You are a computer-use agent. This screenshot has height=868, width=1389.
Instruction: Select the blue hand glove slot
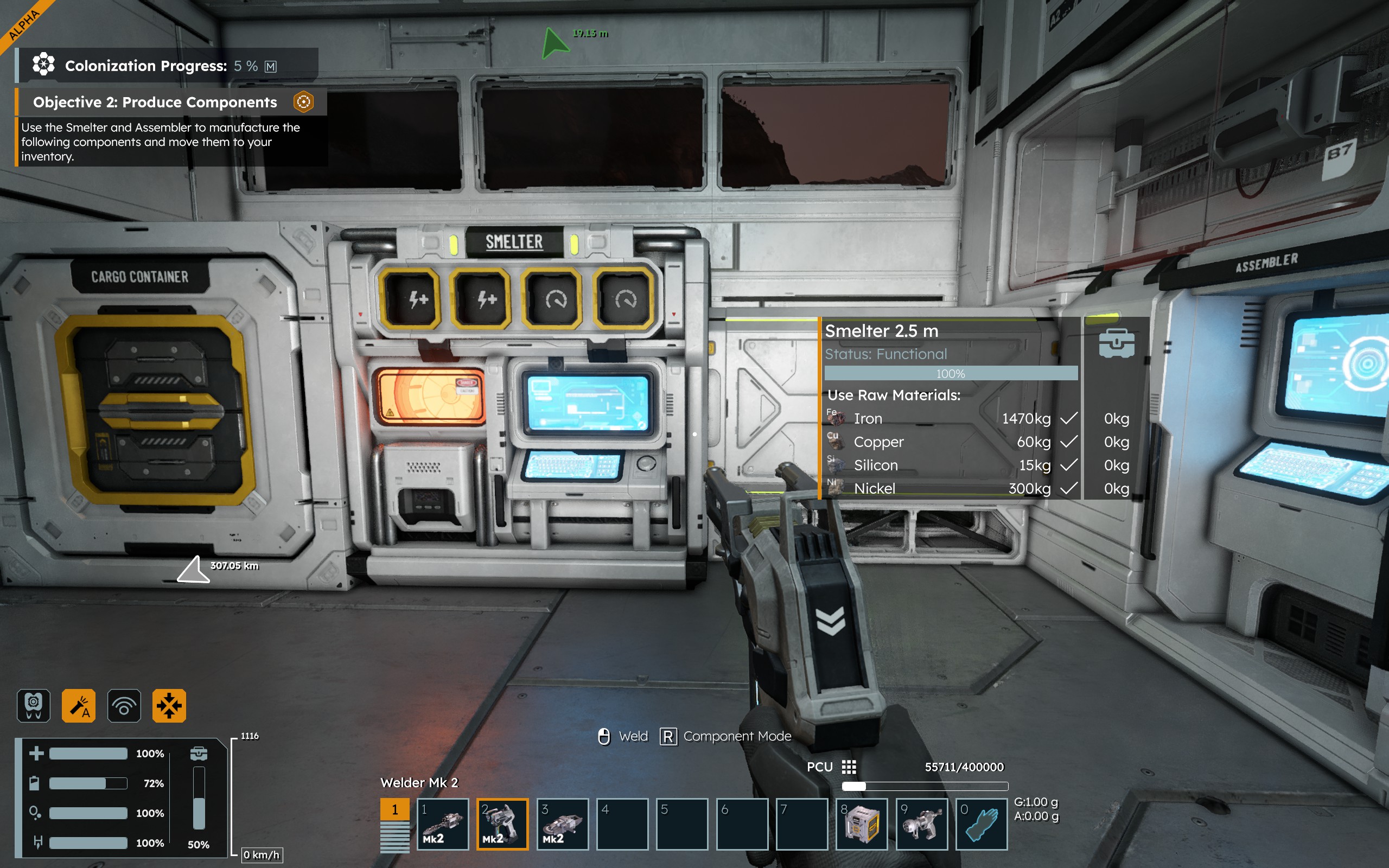click(x=982, y=824)
